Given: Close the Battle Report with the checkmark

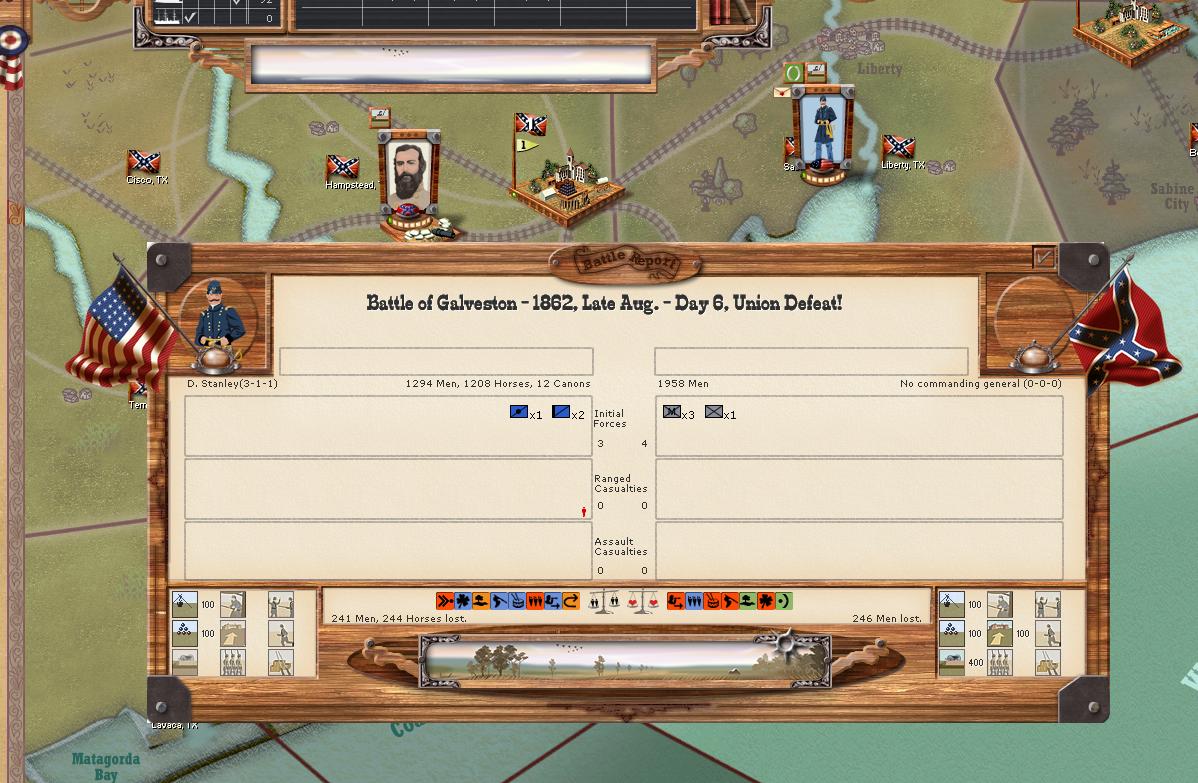Looking at the screenshot, I should [x=1044, y=257].
